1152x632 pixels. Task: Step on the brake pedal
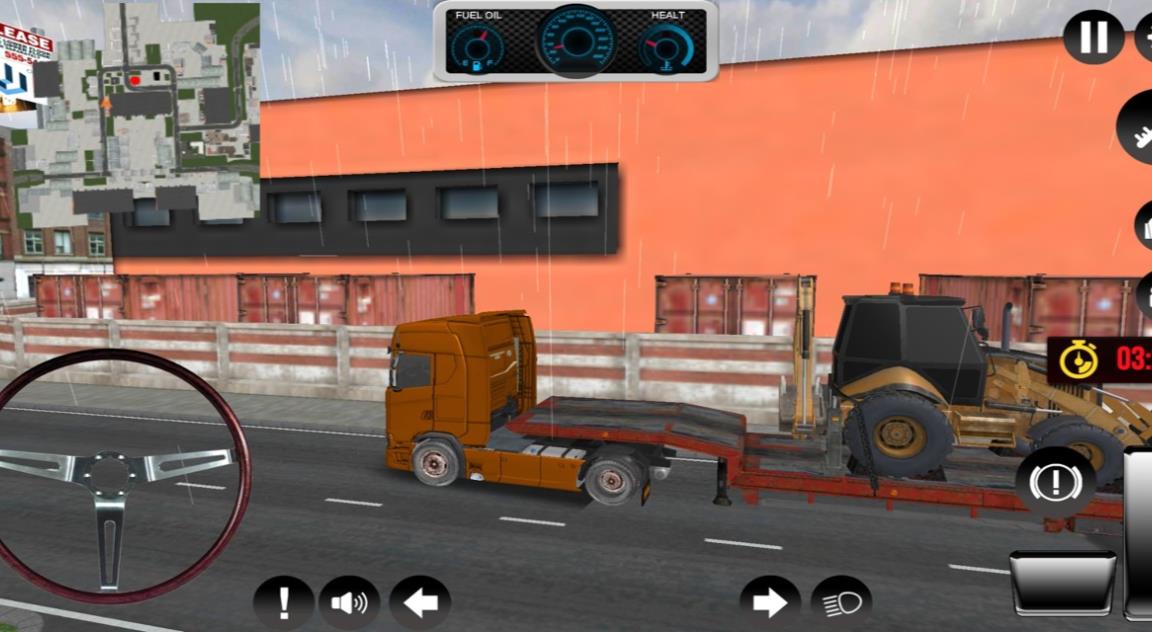(x=1062, y=582)
